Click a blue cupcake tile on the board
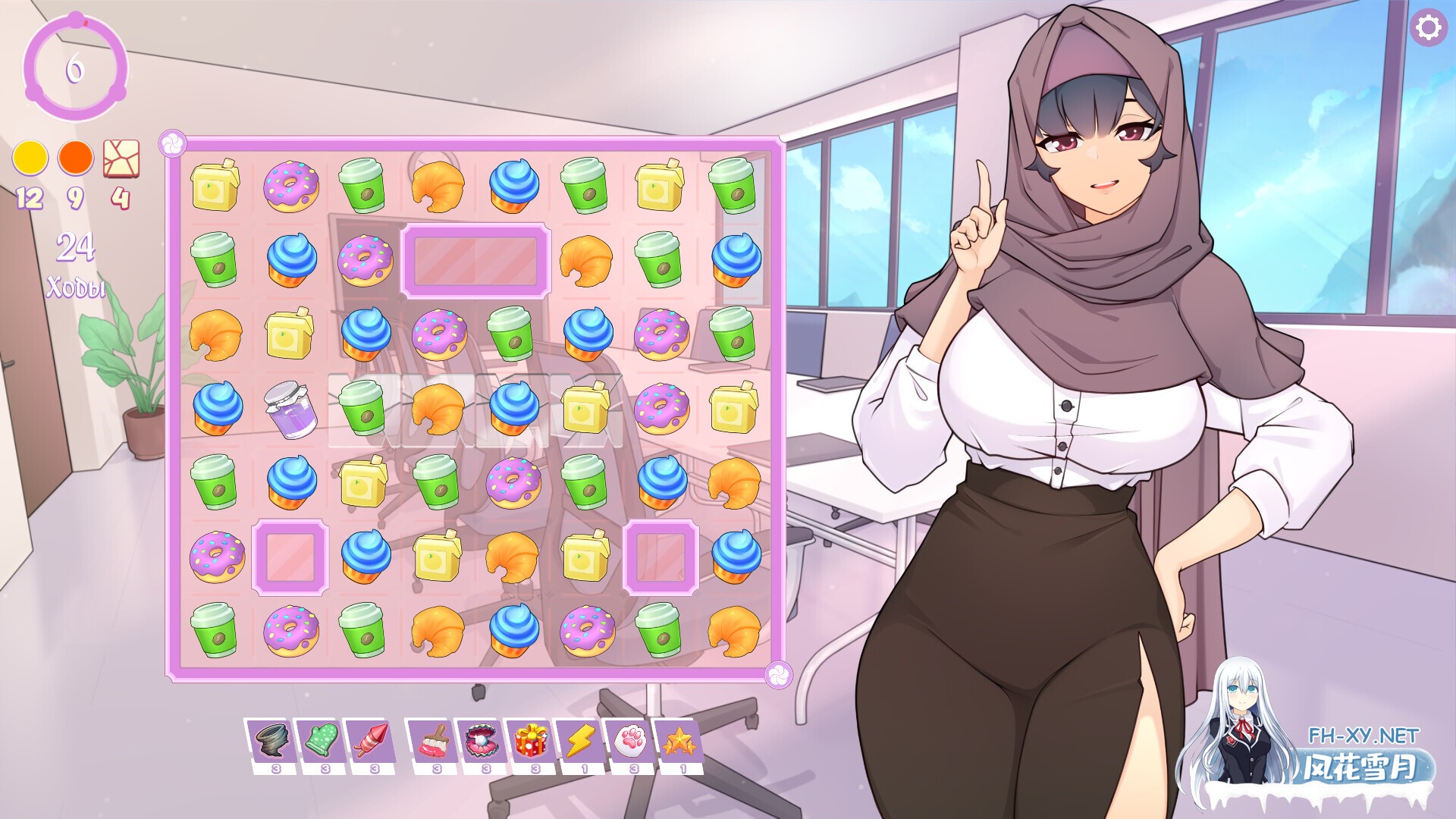This screenshot has width=1456, height=819. (x=516, y=184)
